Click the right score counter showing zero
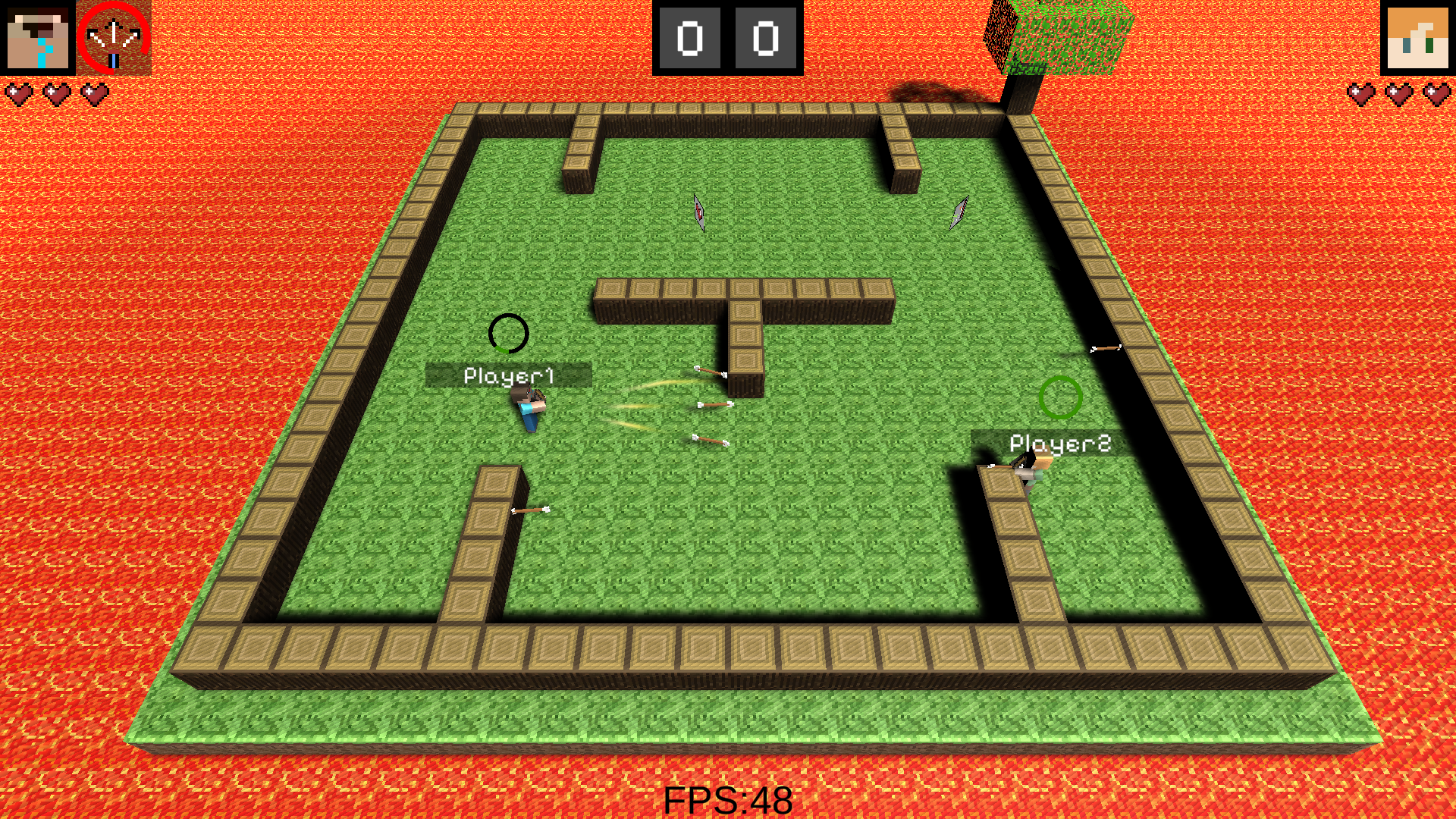1456x819 pixels. (x=766, y=38)
